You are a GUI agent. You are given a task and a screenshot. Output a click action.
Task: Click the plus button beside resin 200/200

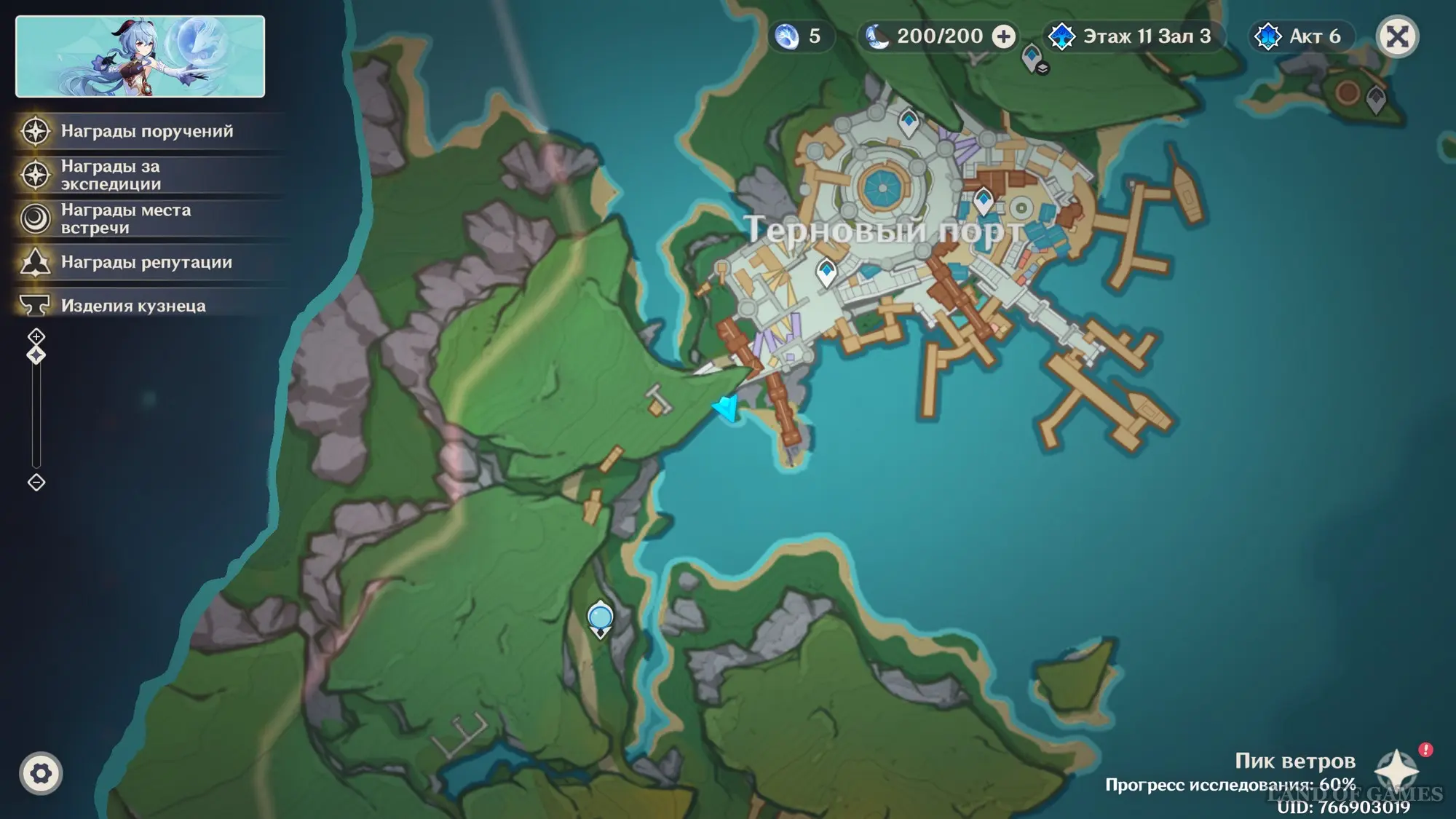click(x=1004, y=36)
